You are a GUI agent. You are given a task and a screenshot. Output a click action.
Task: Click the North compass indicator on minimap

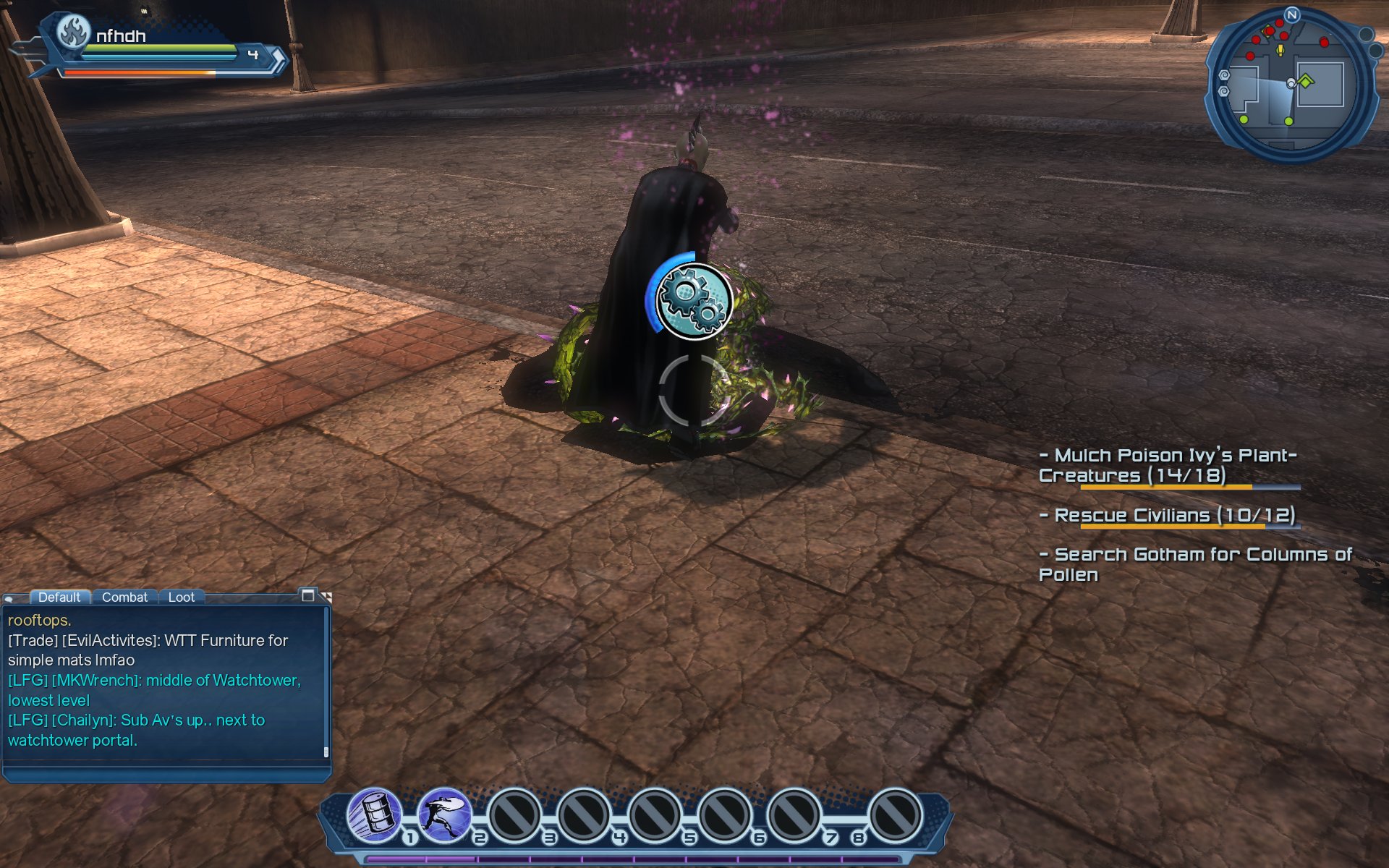(1292, 14)
